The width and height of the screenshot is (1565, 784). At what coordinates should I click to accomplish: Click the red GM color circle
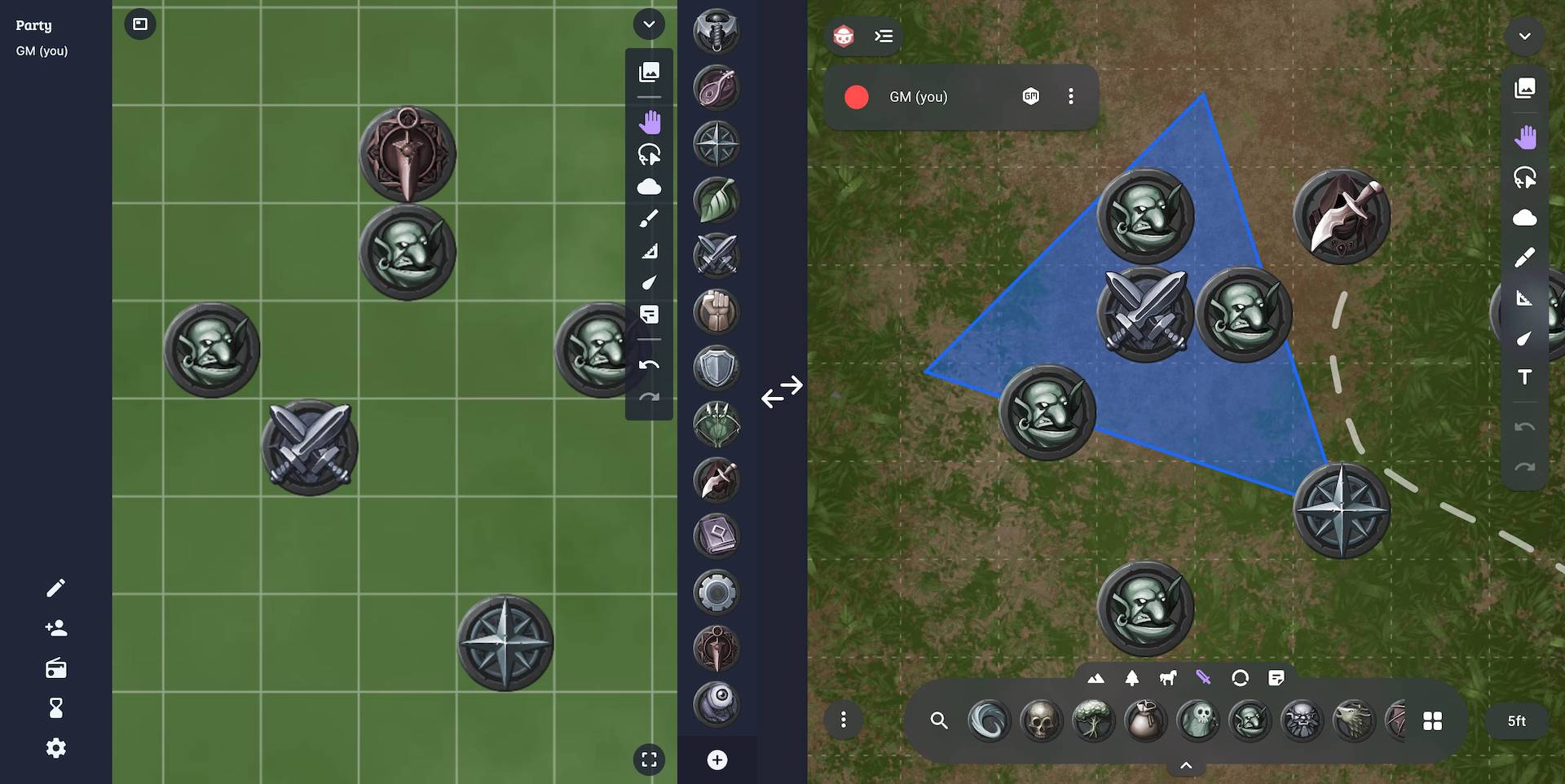tap(857, 96)
